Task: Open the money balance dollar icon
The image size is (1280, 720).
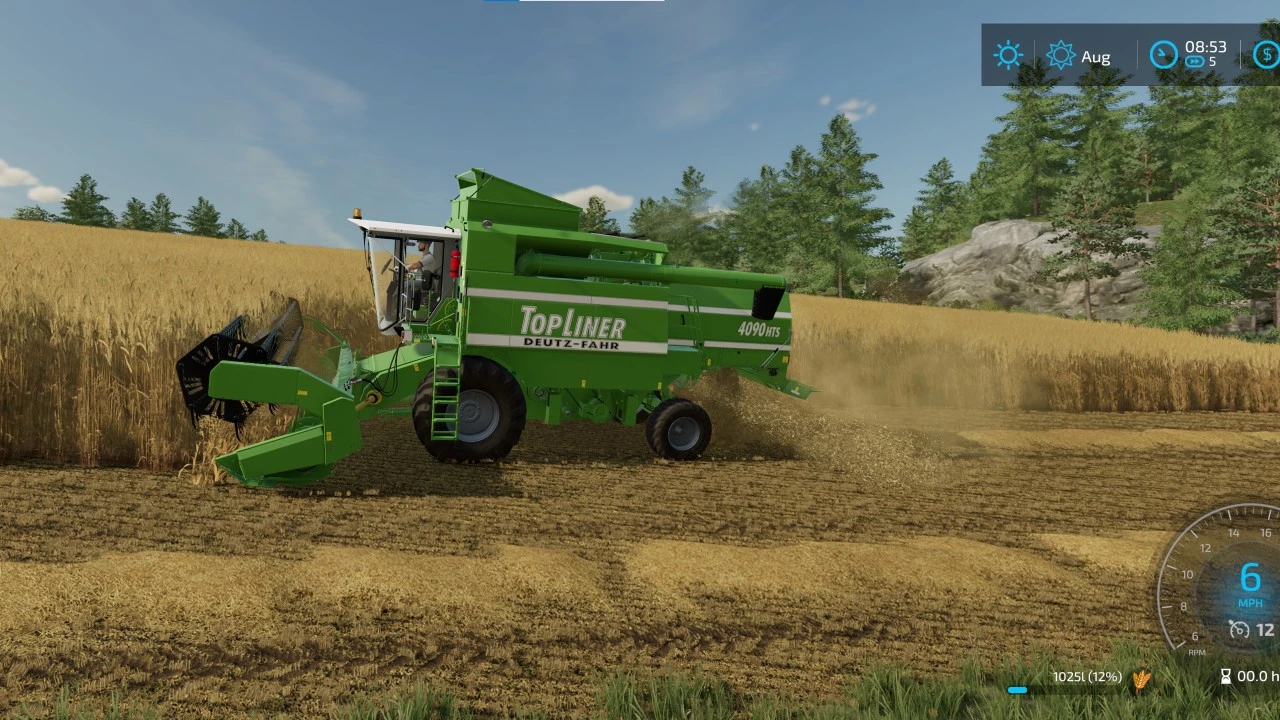Action: click(1266, 55)
